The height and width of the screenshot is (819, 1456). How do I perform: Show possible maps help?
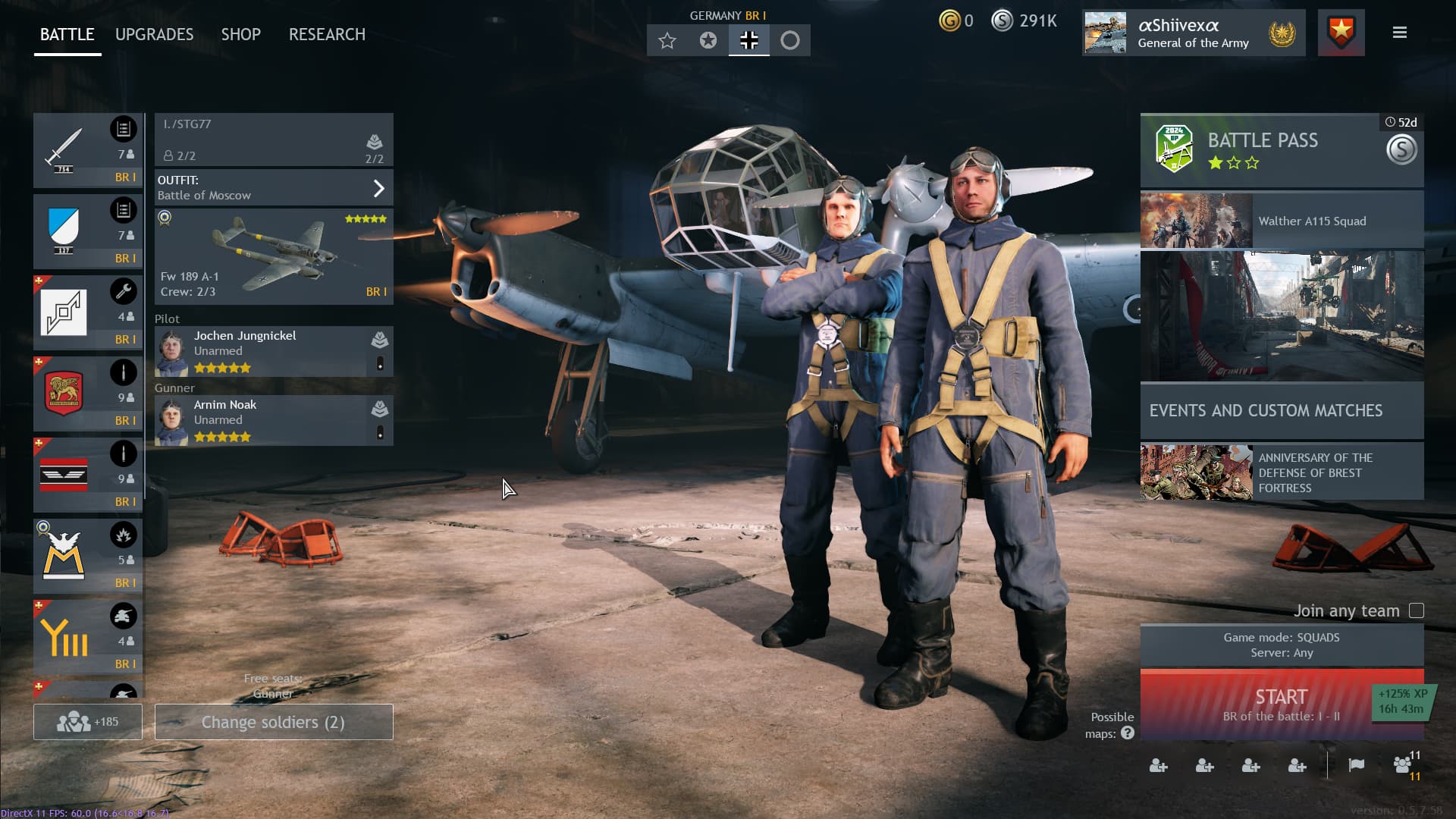coord(1128,733)
